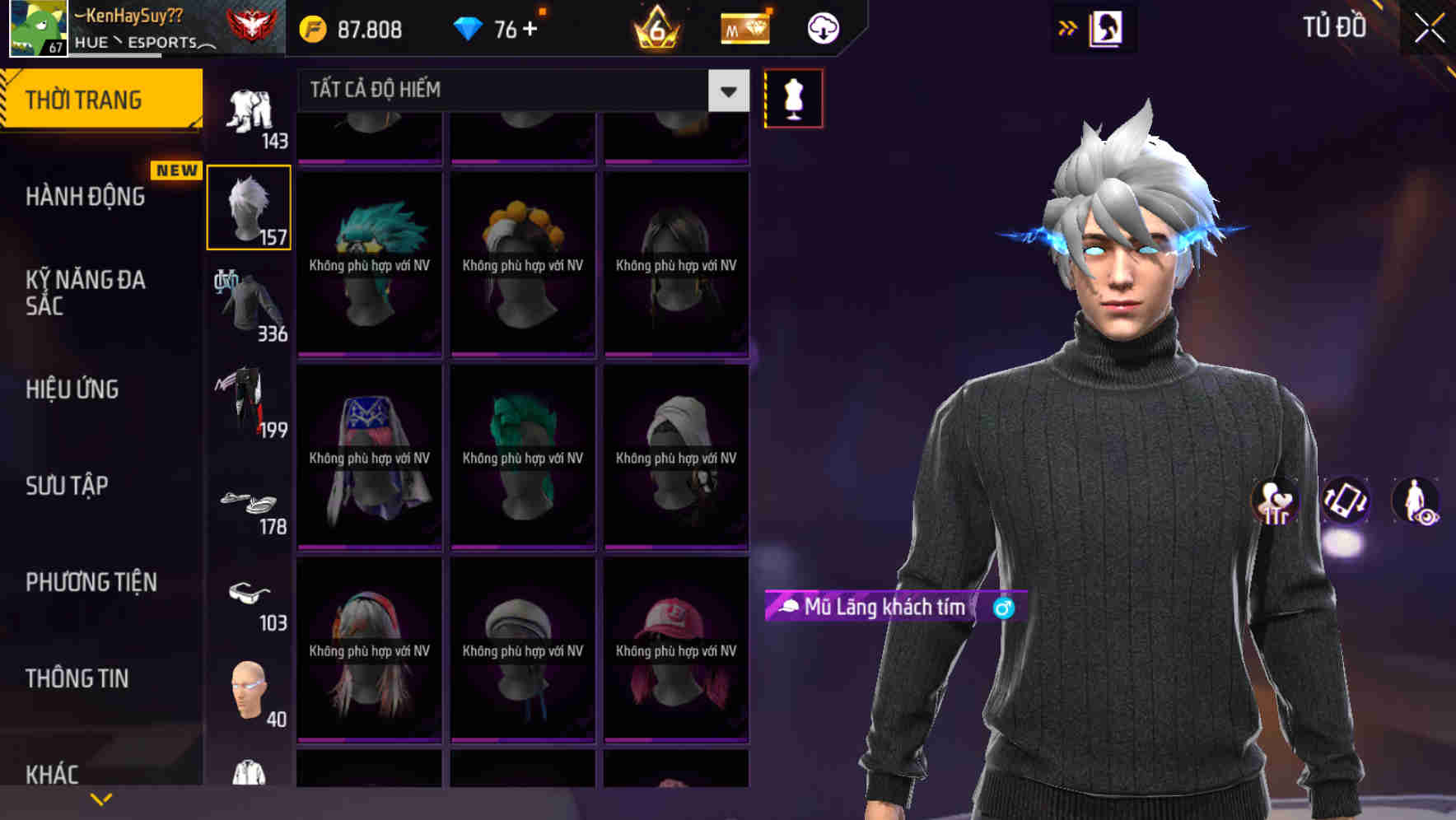Click the level 6 crown badge
This screenshot has height=820, width=1456.
(x=656, y=27)
